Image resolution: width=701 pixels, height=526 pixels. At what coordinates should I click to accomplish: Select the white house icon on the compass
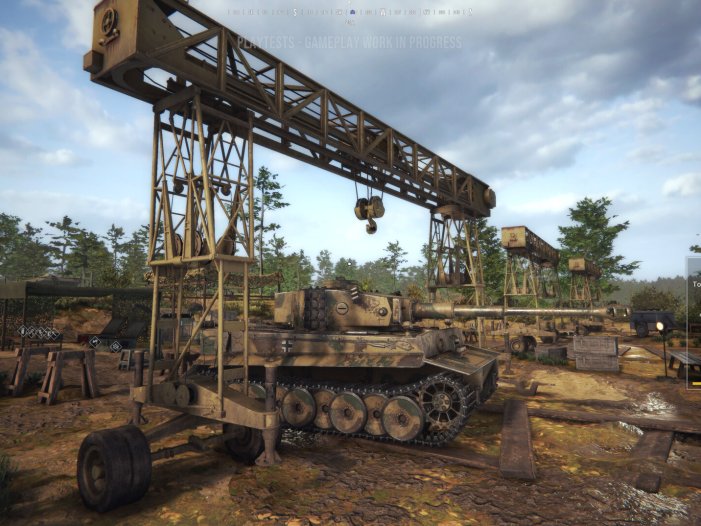[x=382, y=12]
